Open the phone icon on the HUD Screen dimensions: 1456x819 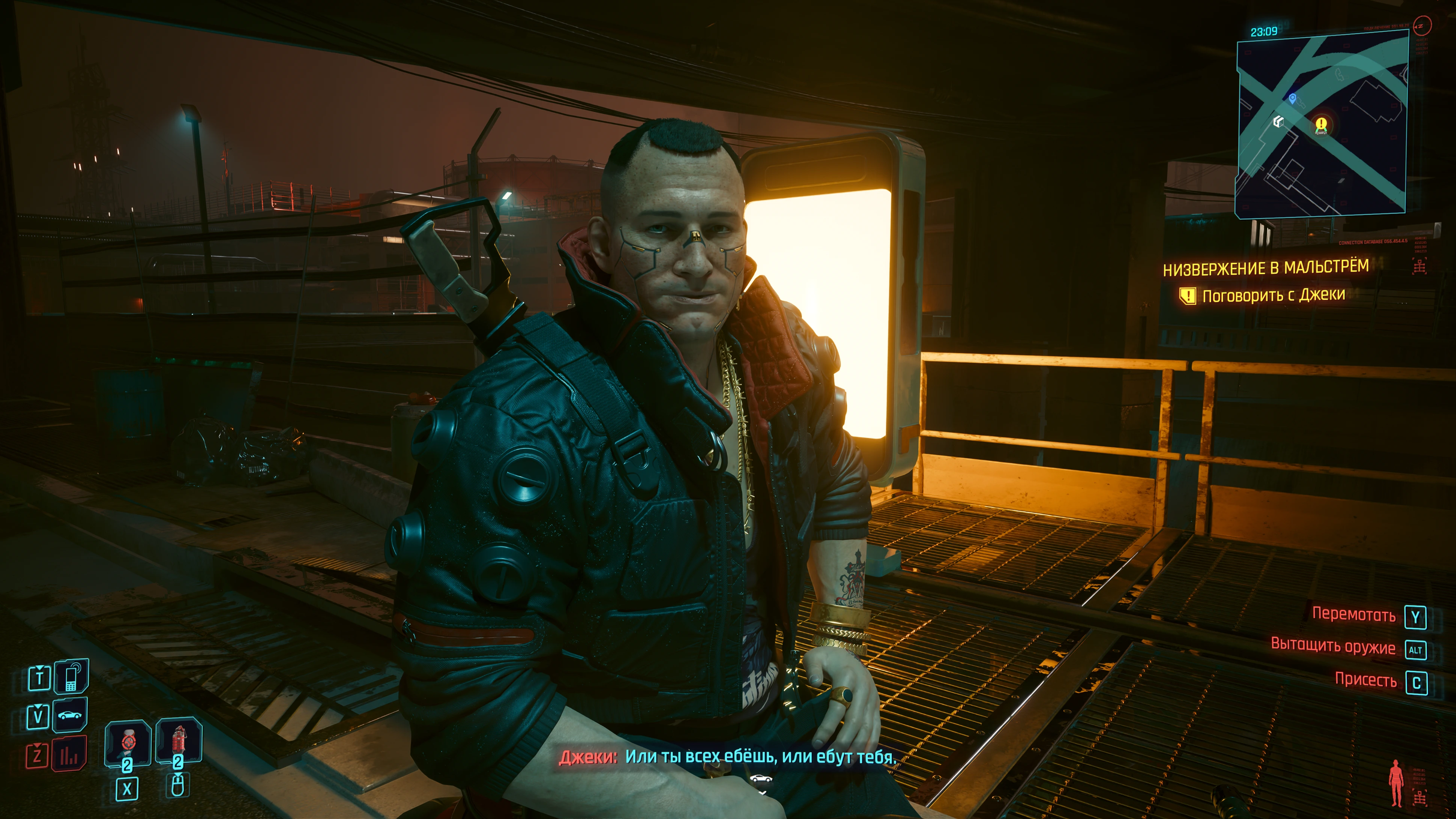[71, 677]
